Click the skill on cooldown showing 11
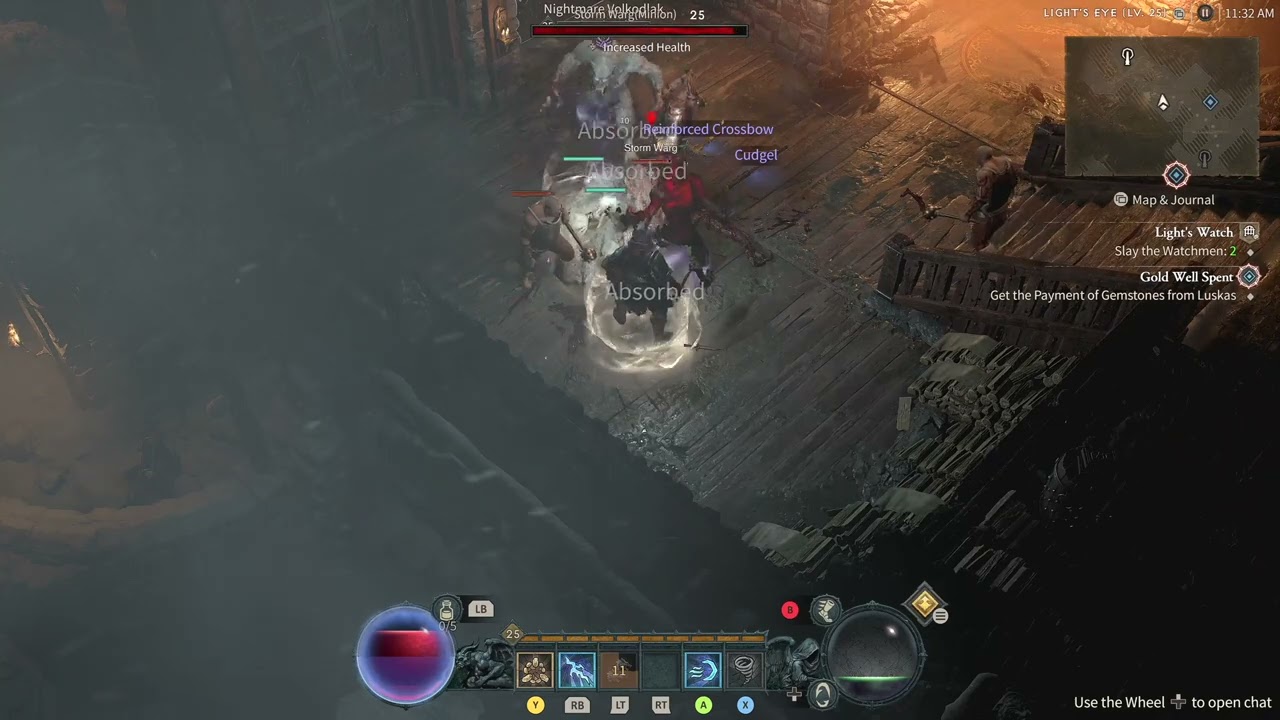This screenshot has width=1280, height=720. coord(619,667)
